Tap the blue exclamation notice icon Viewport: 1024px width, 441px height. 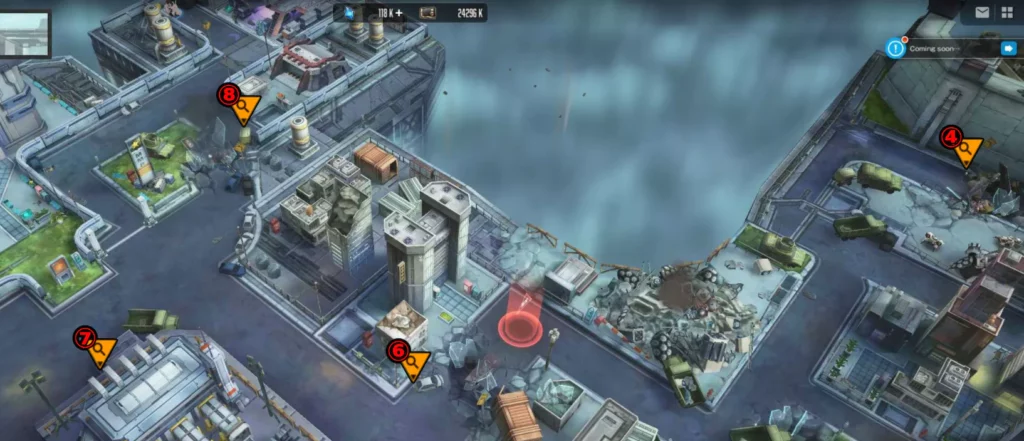click(x=896, y=48)
